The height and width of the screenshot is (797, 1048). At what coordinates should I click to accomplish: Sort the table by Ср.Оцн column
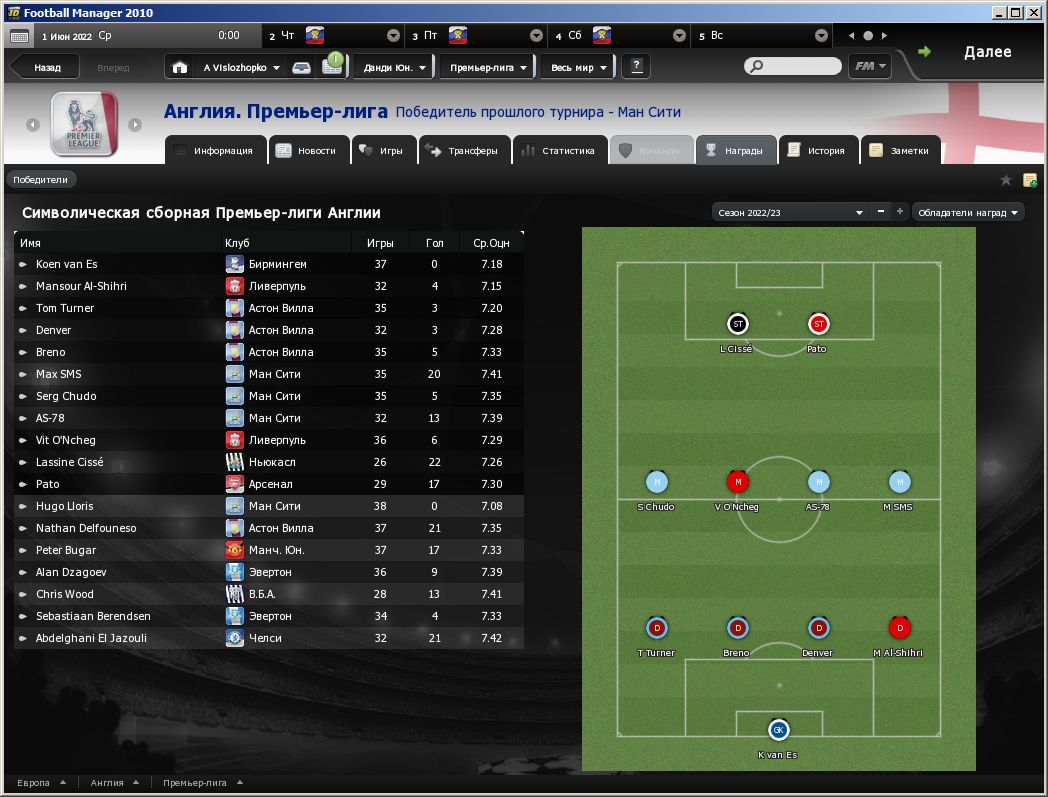pos(491,243)
